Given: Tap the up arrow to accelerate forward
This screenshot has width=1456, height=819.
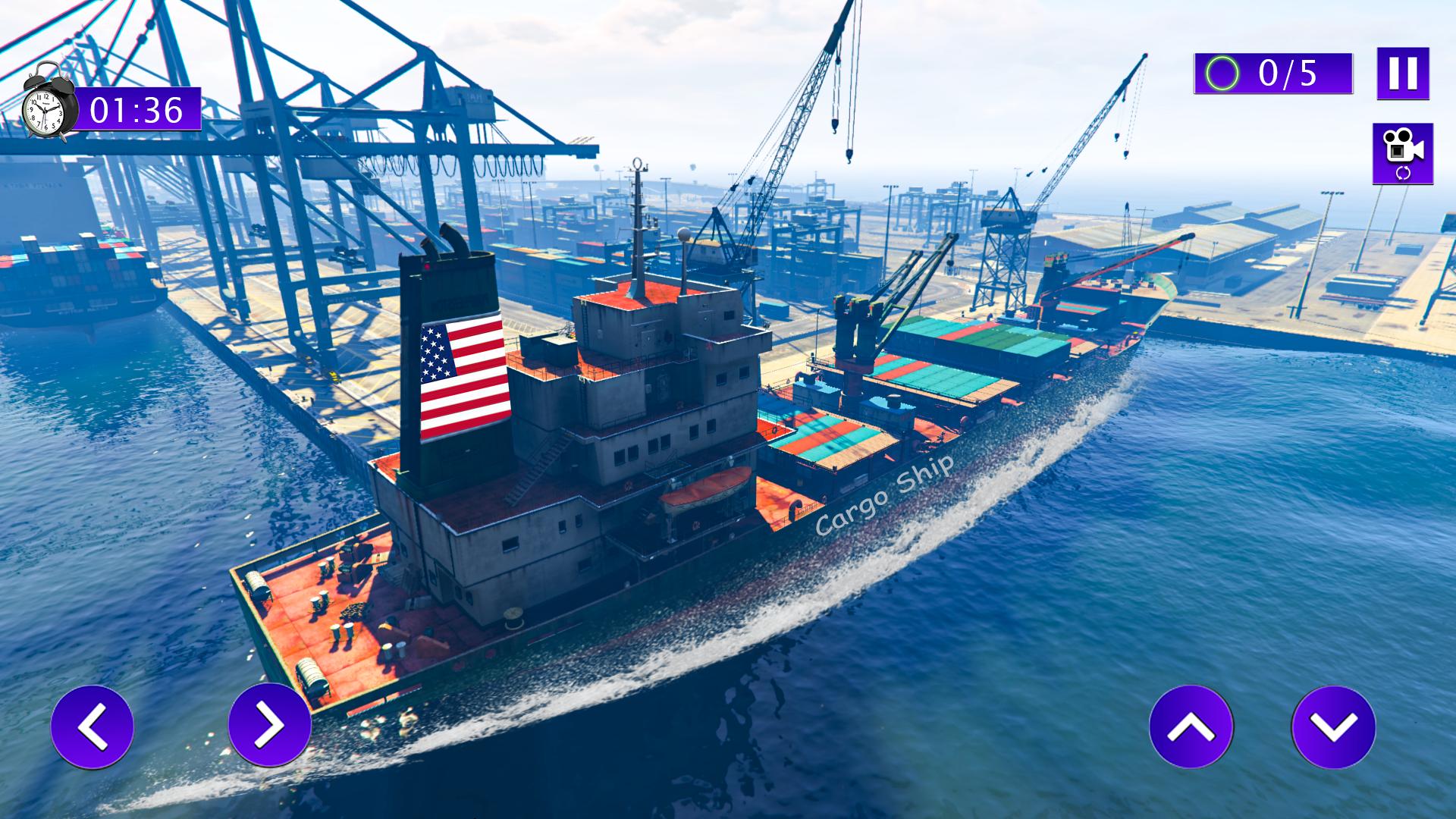Looking at the screenshot, I should tap(1191, 726).
